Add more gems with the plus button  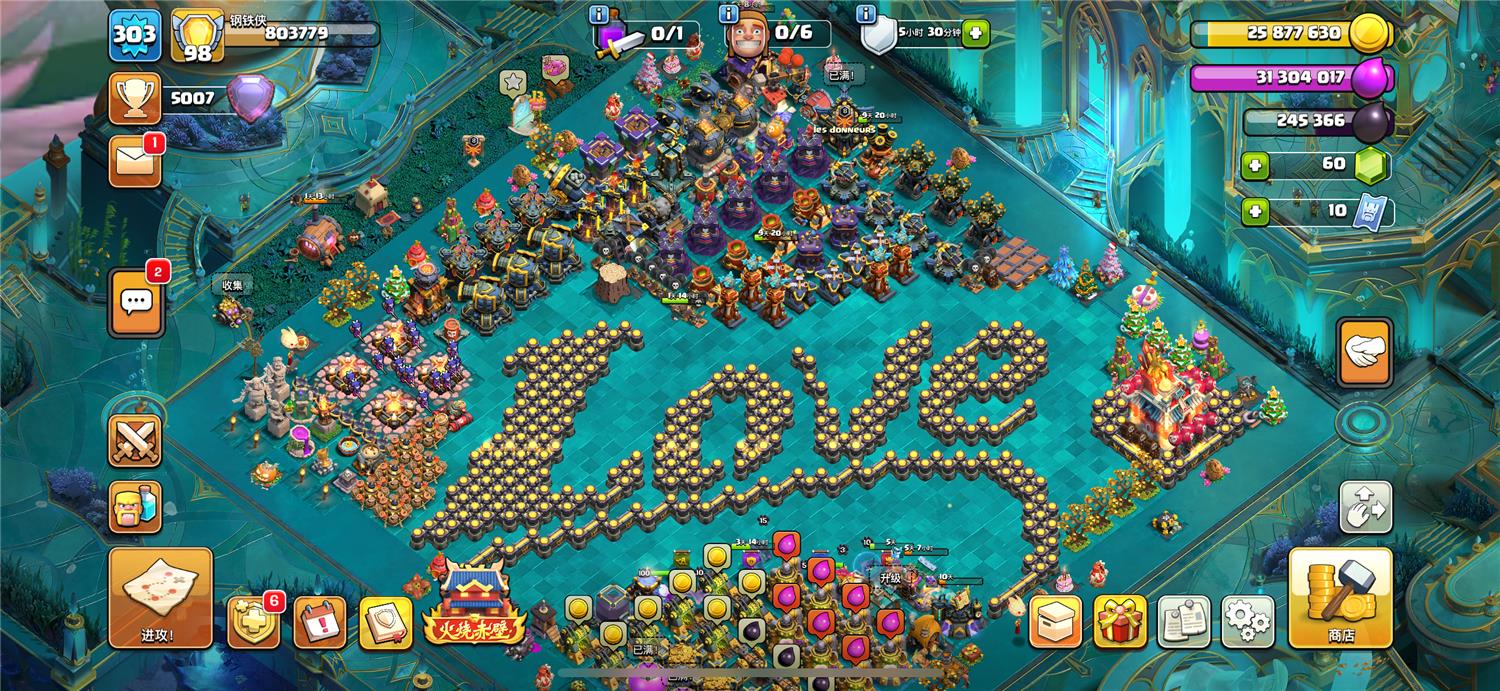pyautogui.click(x=1254, y=164)
